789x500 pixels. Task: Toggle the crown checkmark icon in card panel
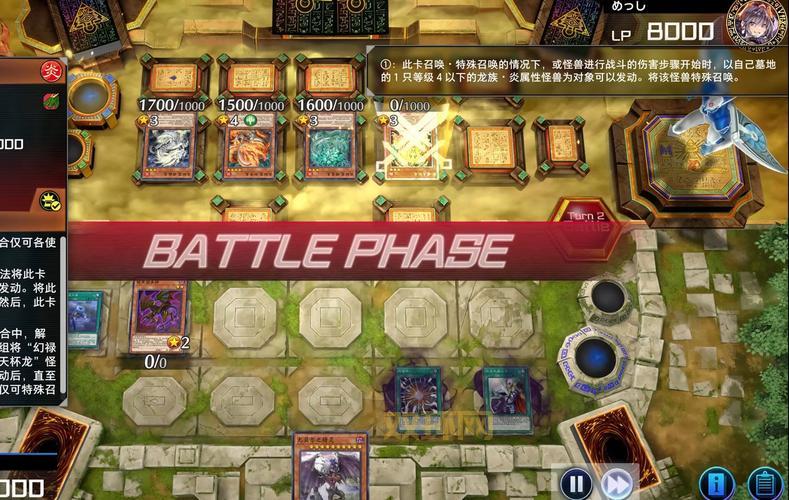point(50,201)
